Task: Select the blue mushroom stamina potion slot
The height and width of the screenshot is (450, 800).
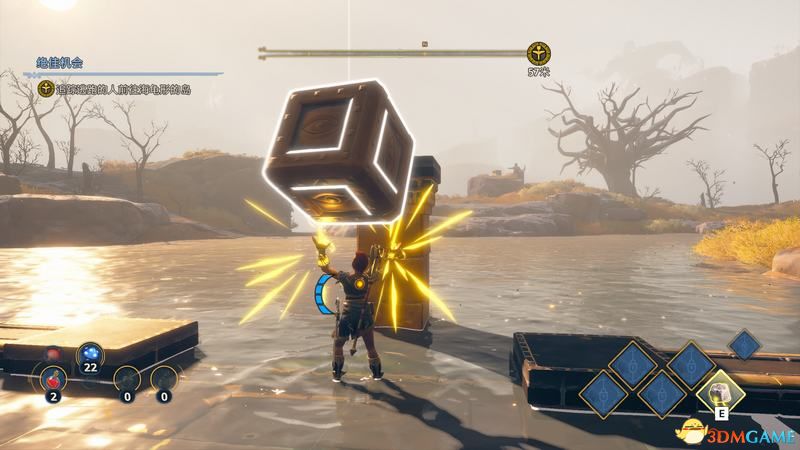Action: (92, 354)
